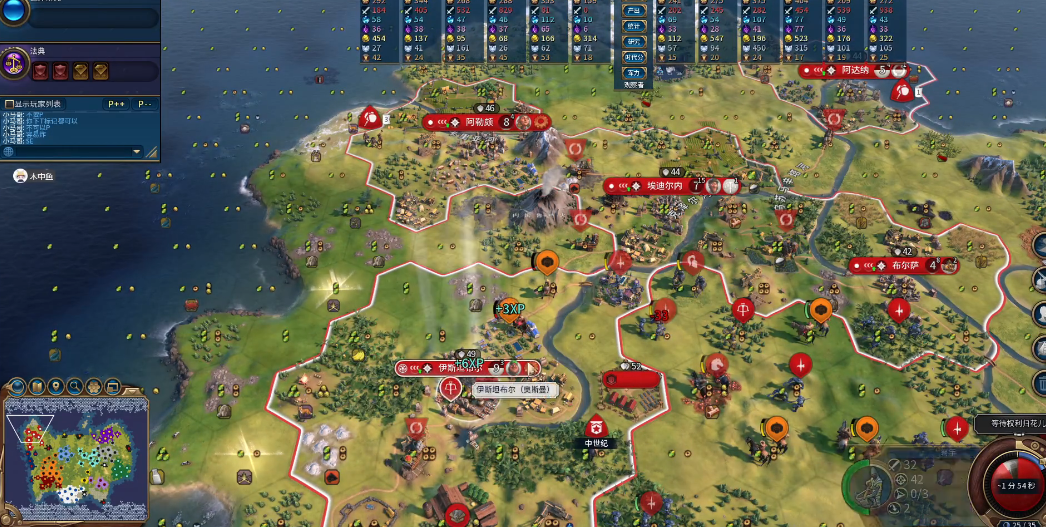This screenshot has height=527, width=1046.
Task: Tick the 显示玩家列表 checkbox
Action: pos(9,104)
